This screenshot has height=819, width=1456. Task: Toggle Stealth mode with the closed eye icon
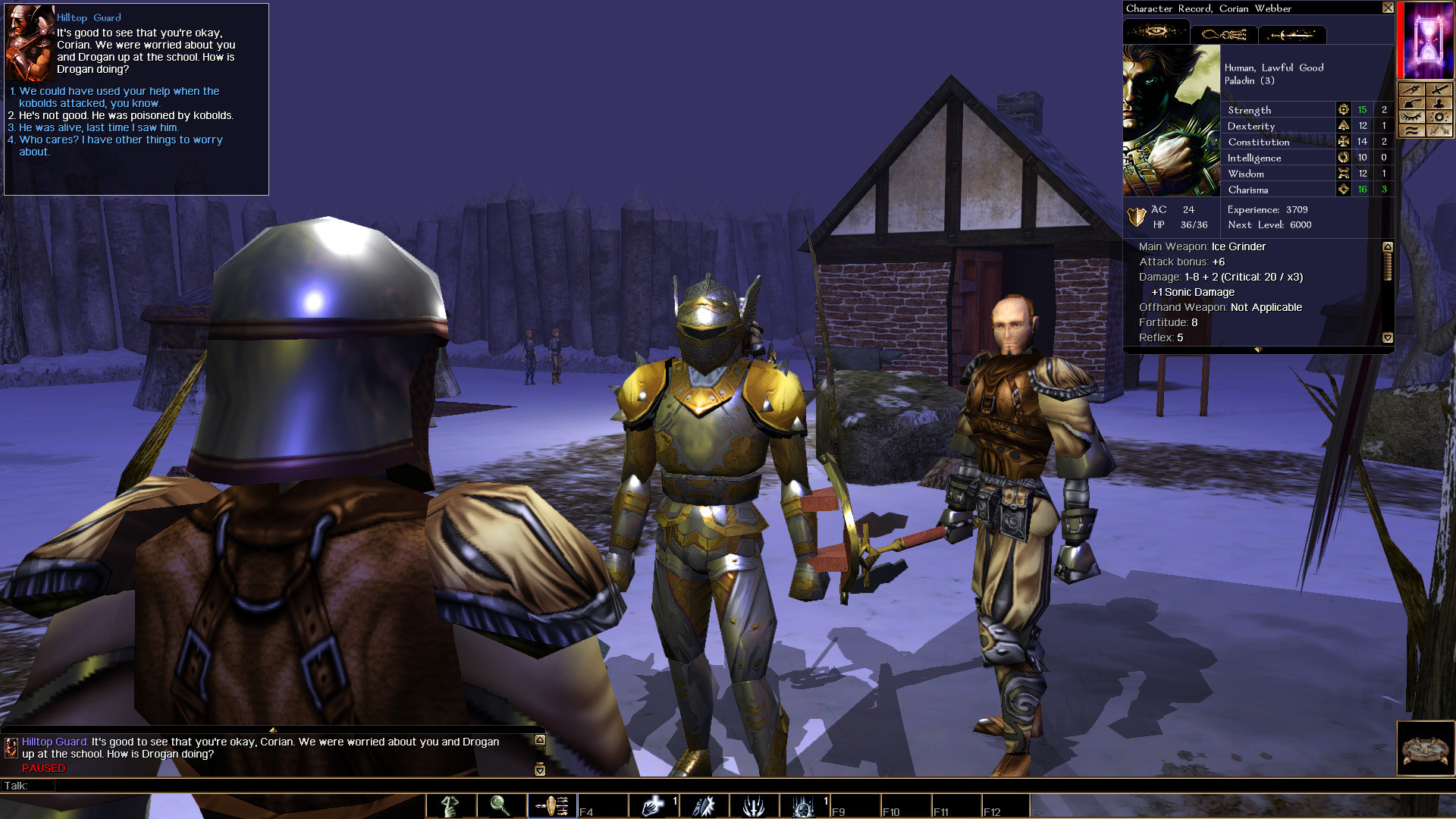tap(1412, 116)
